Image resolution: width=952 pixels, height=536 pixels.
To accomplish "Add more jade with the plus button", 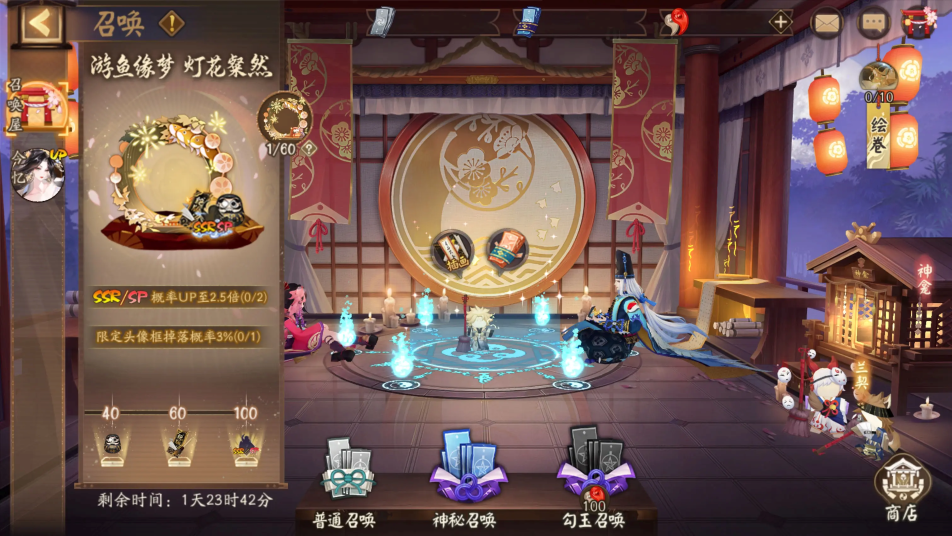I will point(779,21).
